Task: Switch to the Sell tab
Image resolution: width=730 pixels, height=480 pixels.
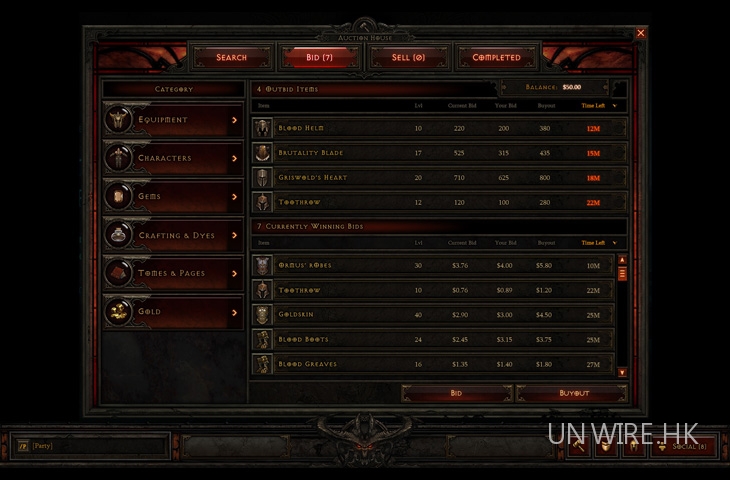Action: [408, 58]
